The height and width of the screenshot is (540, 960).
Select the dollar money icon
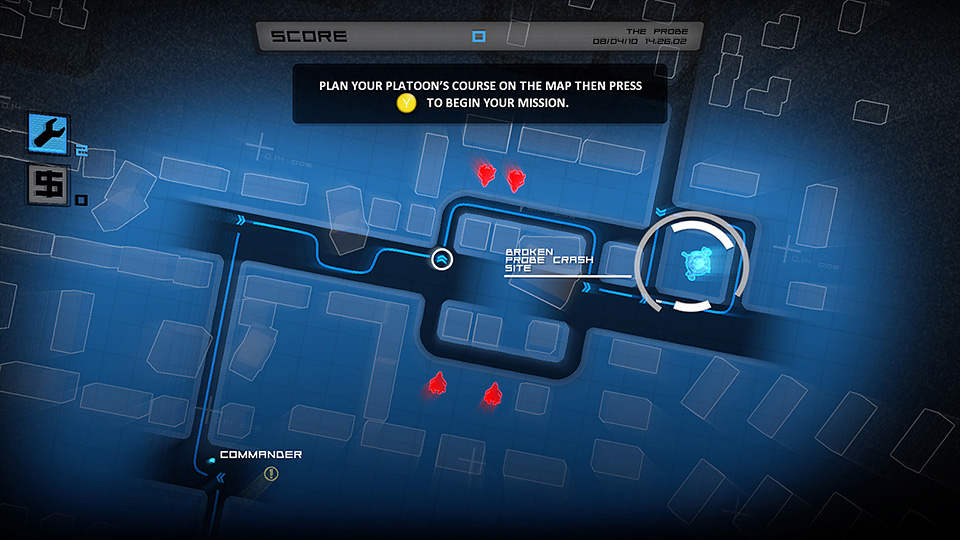click(45, 186)
